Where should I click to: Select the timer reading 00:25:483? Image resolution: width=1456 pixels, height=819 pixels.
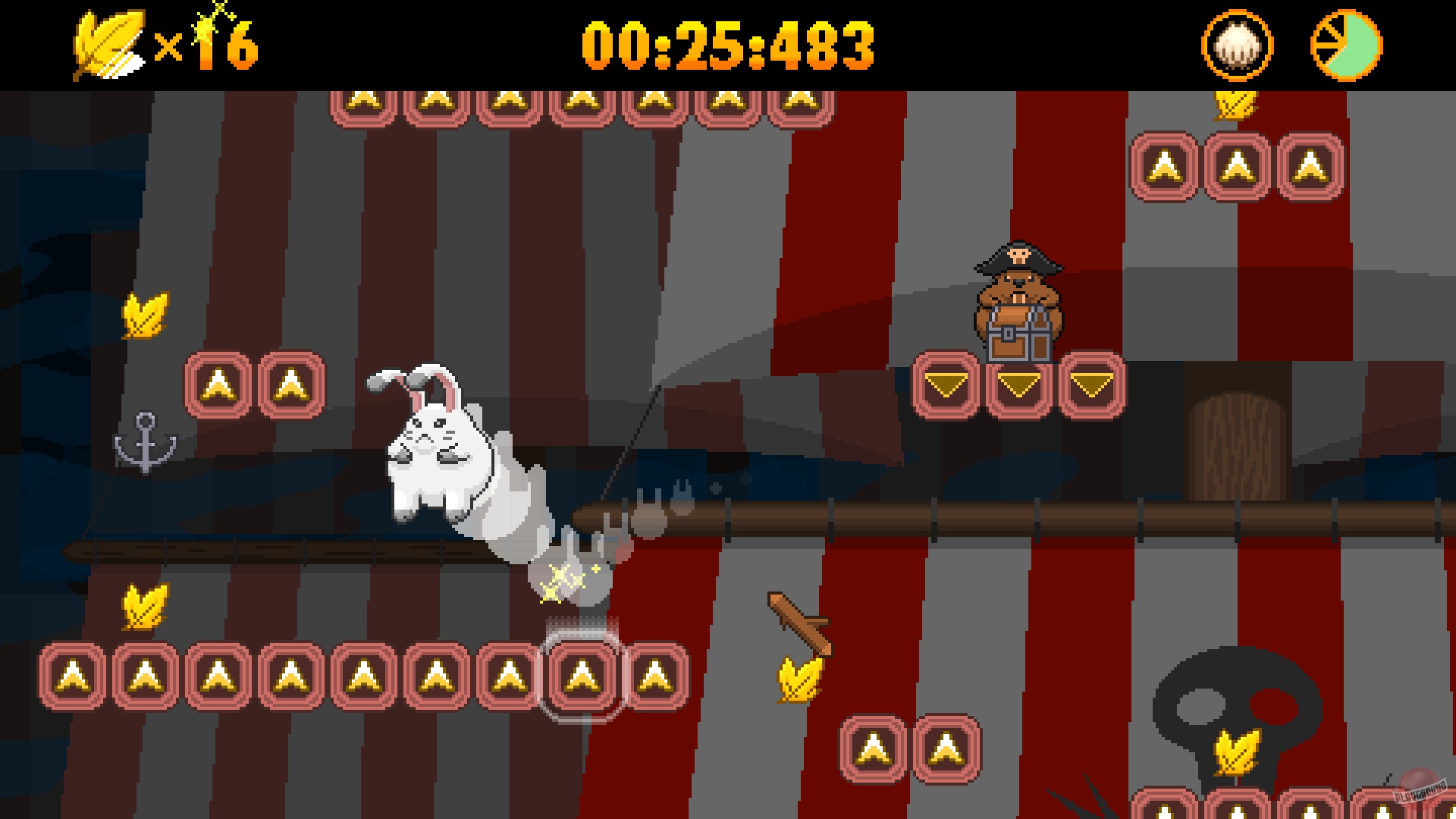[x=728, y=45]
